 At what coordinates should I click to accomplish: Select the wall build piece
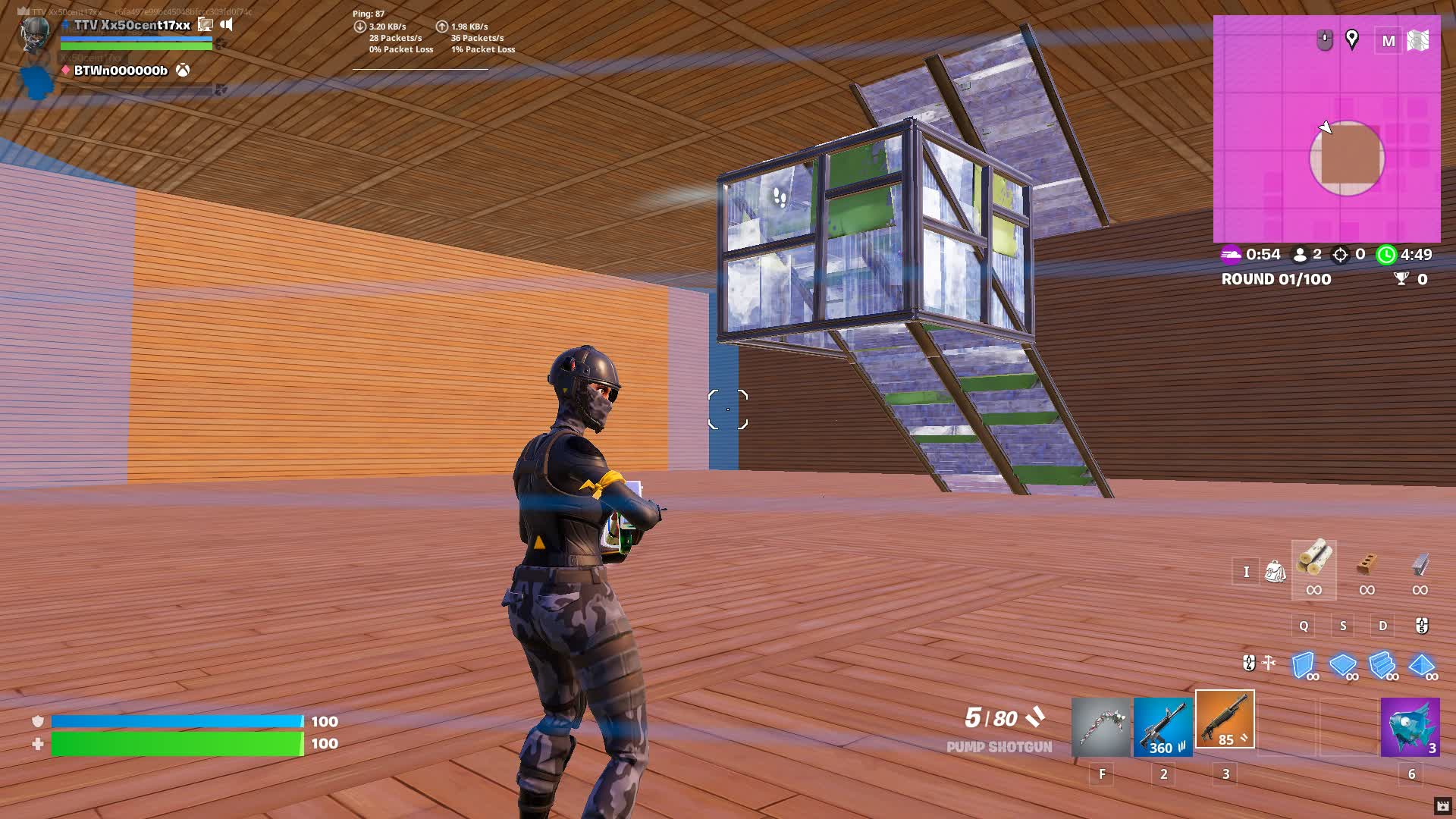[x=1303, y=666]
